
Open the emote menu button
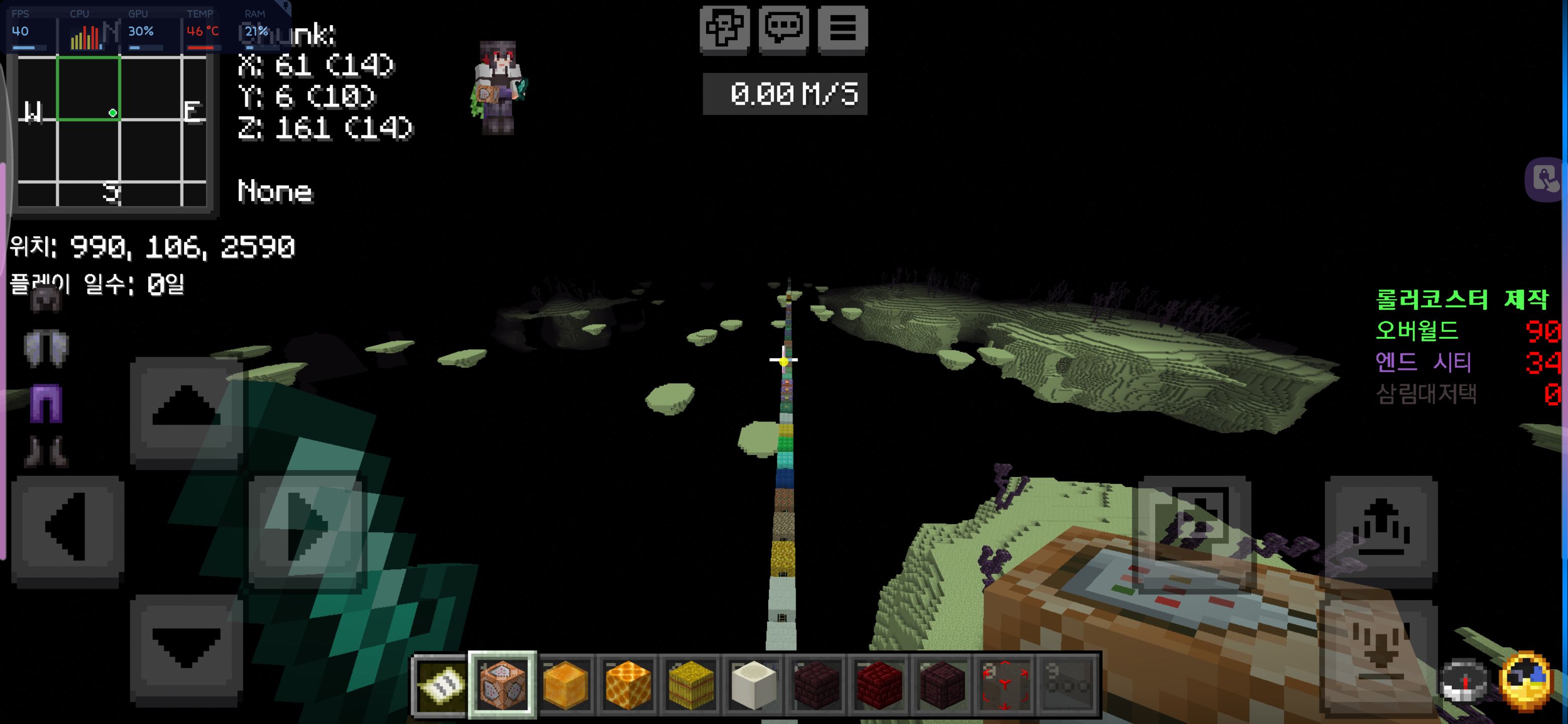click(x=724, y=29)
